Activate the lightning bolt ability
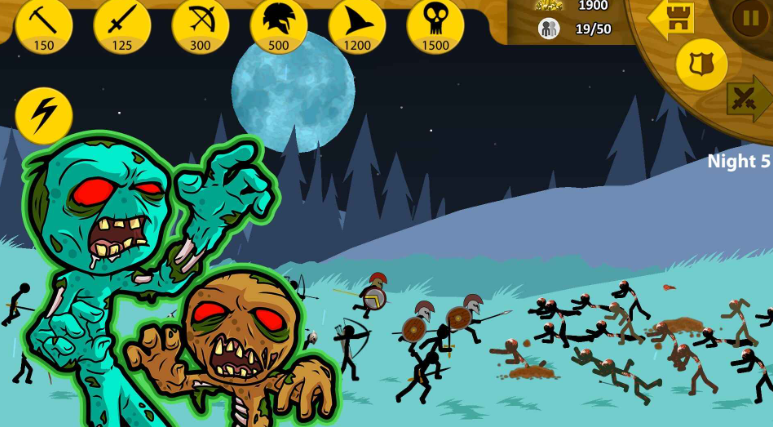 coord(44,115)
